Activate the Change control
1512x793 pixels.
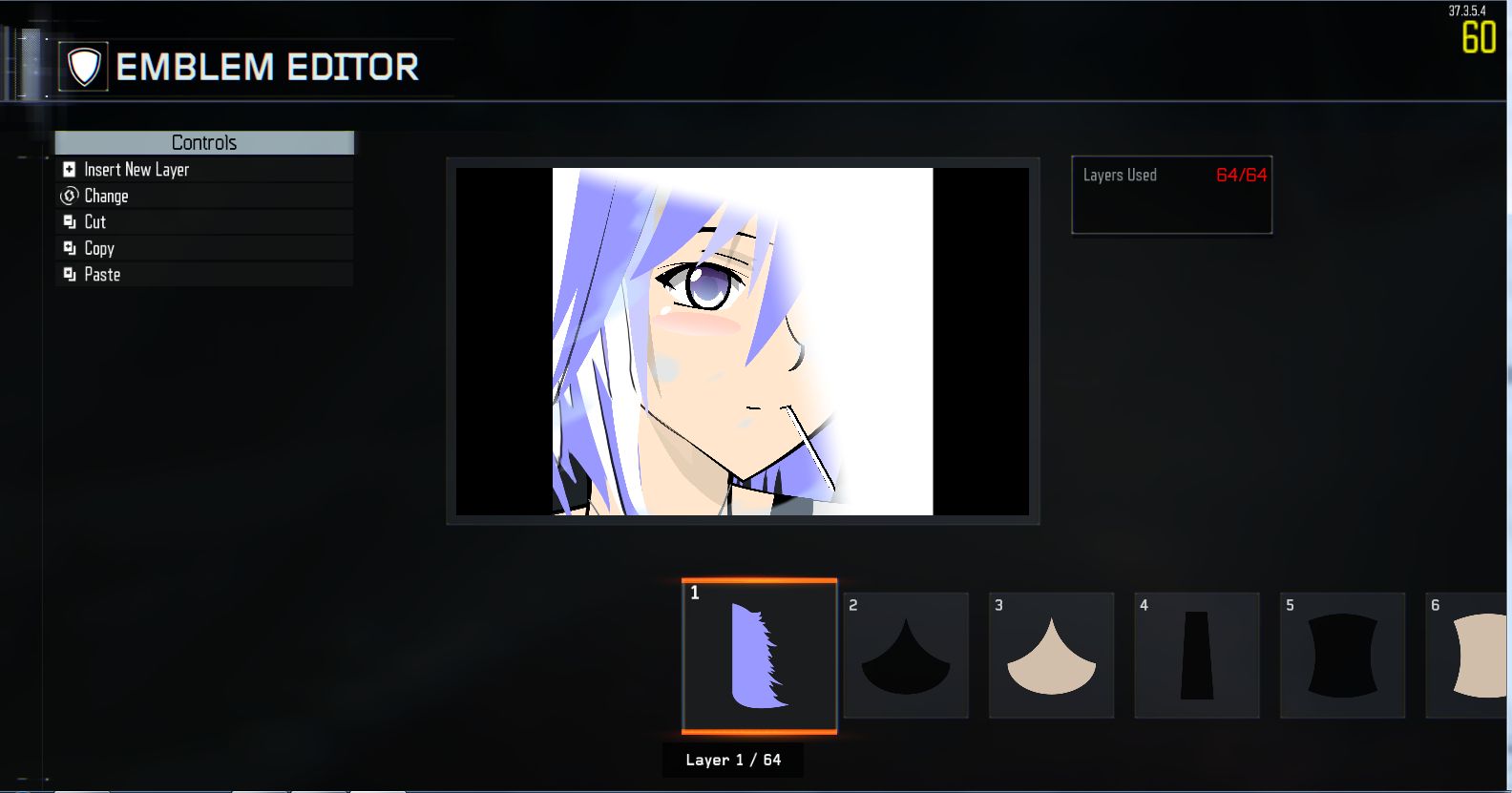106,196
